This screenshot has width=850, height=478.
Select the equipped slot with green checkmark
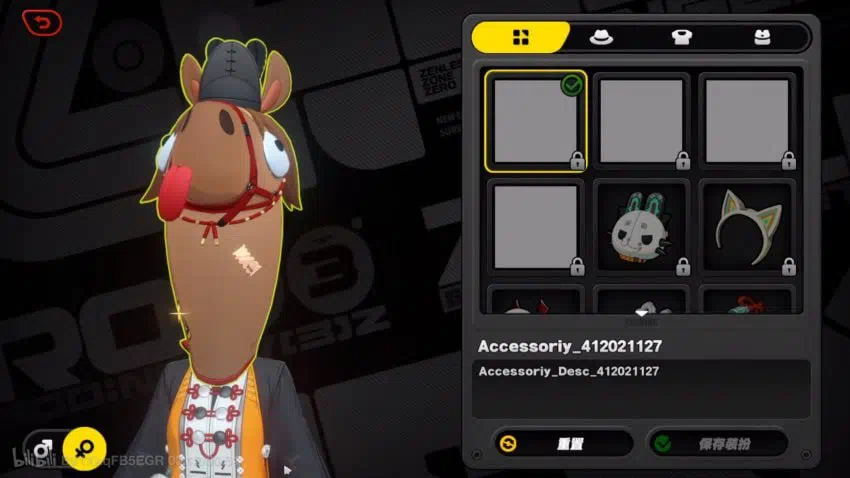click(535, 121)
